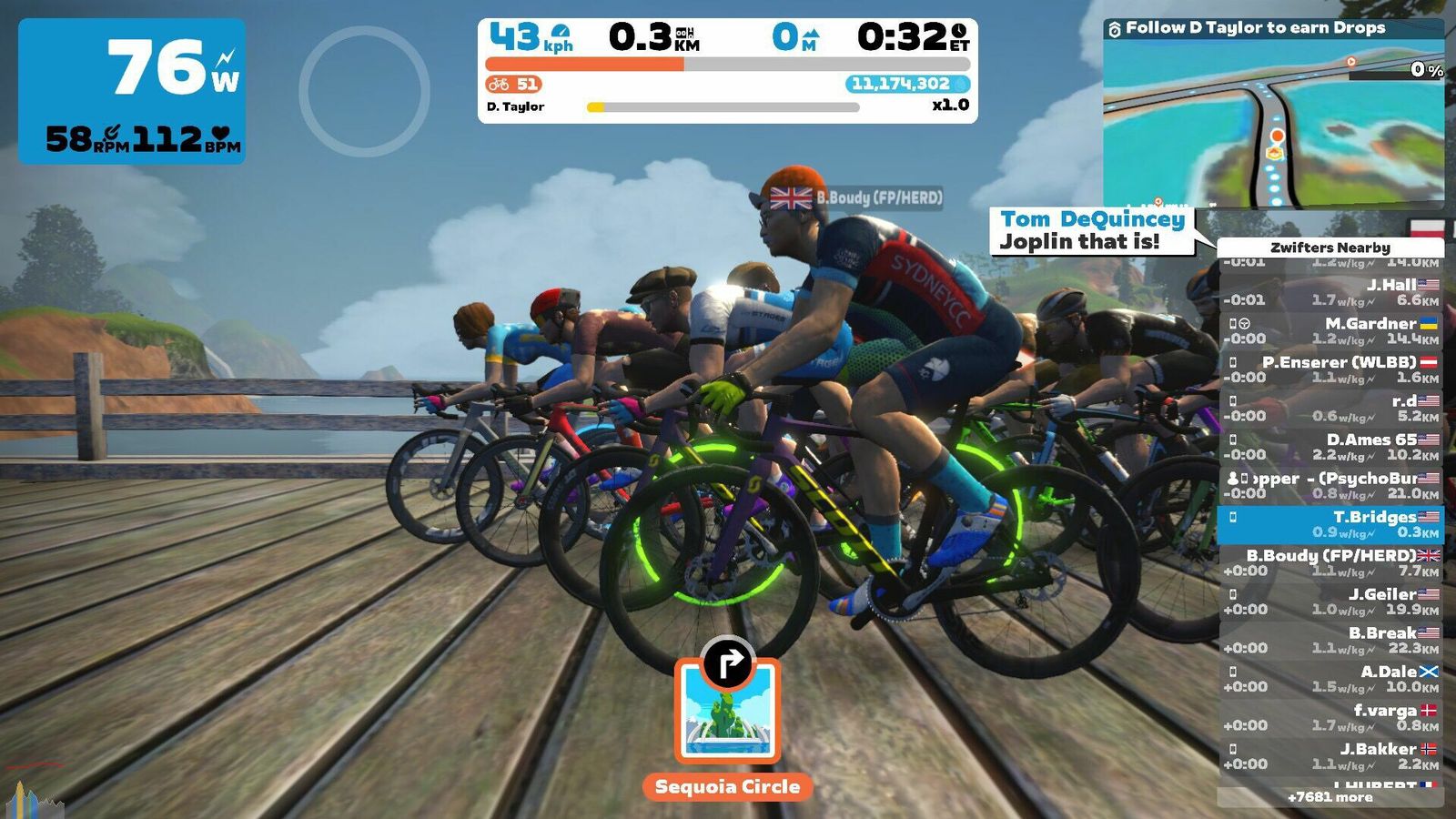
Task: Click the Follow D Taylor Drops banner
Action: [1256, 28]
